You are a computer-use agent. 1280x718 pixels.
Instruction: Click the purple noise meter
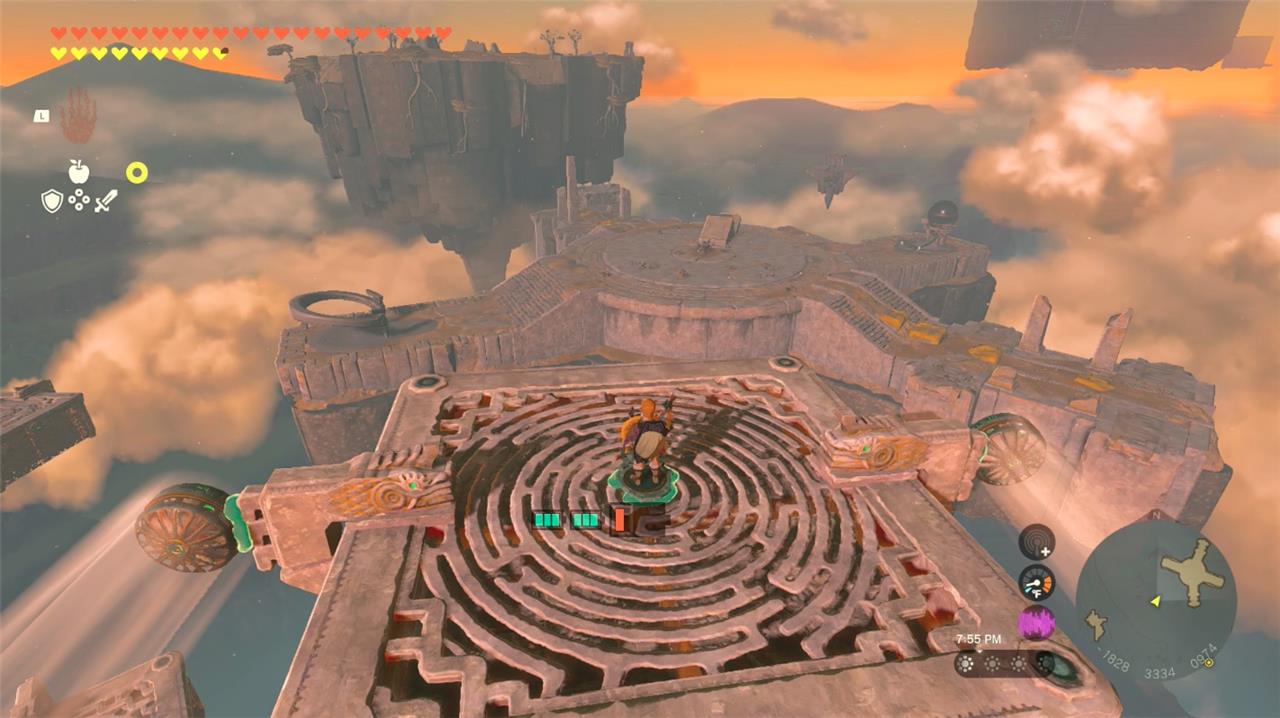click(1036, 623)
